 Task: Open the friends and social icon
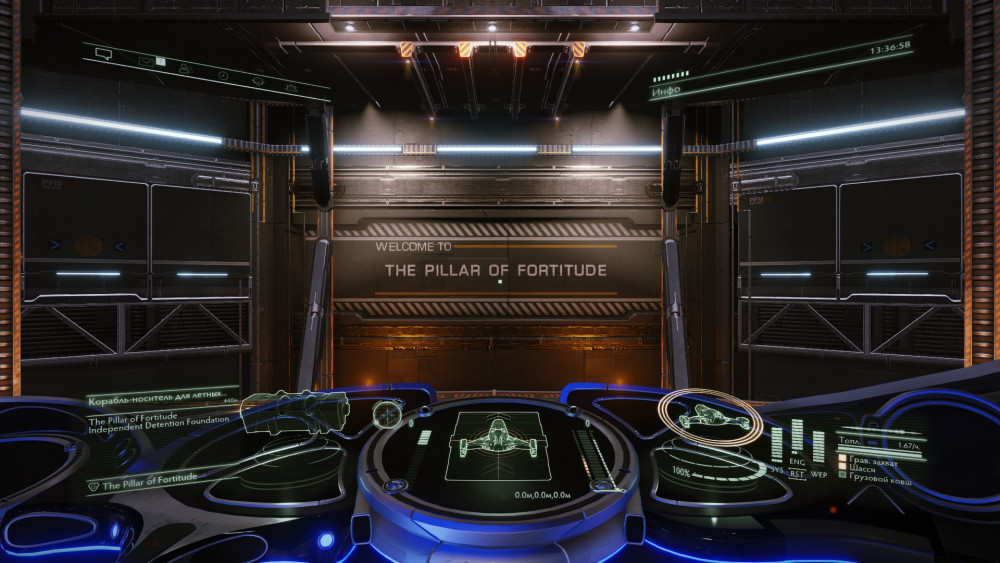pyautogui.click(x=184, y=68)
